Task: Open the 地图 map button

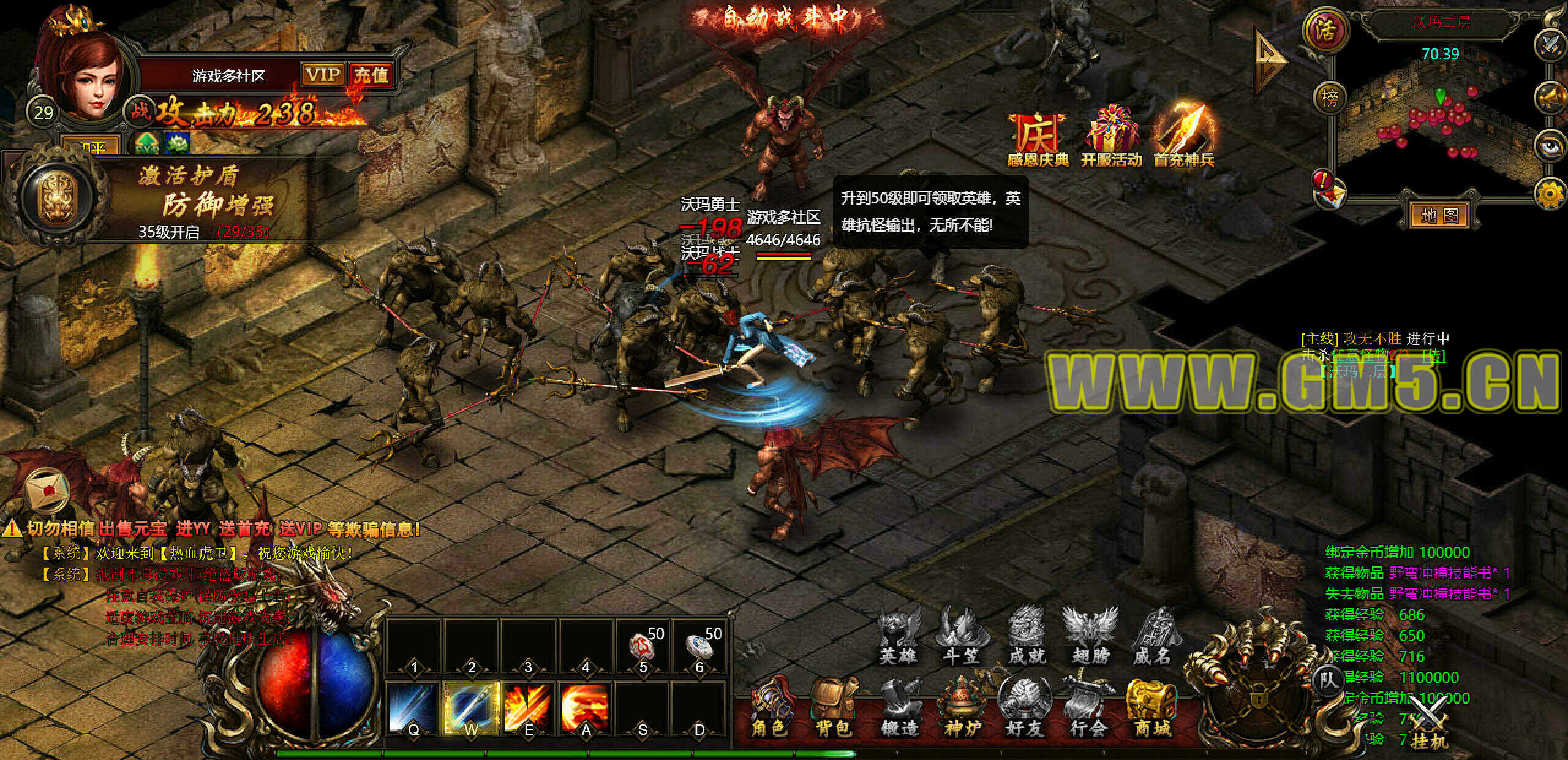Action: (1439, 216)
